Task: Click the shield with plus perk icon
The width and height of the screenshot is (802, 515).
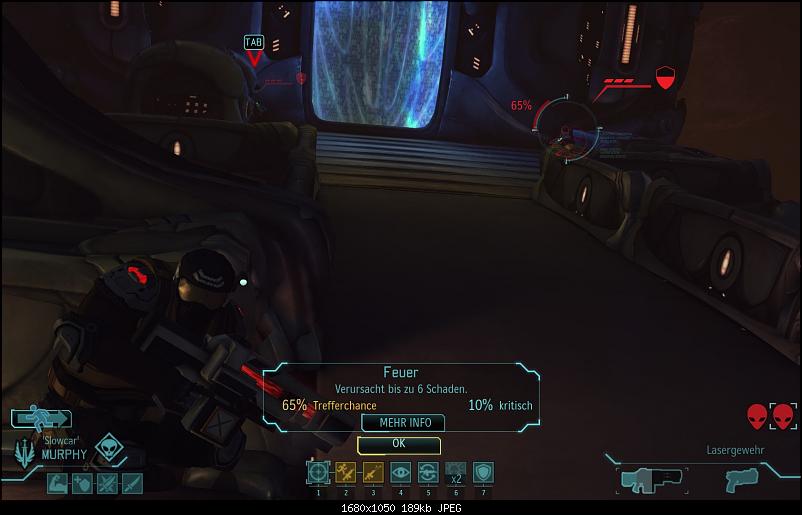Action: click(x=81, y=484)
